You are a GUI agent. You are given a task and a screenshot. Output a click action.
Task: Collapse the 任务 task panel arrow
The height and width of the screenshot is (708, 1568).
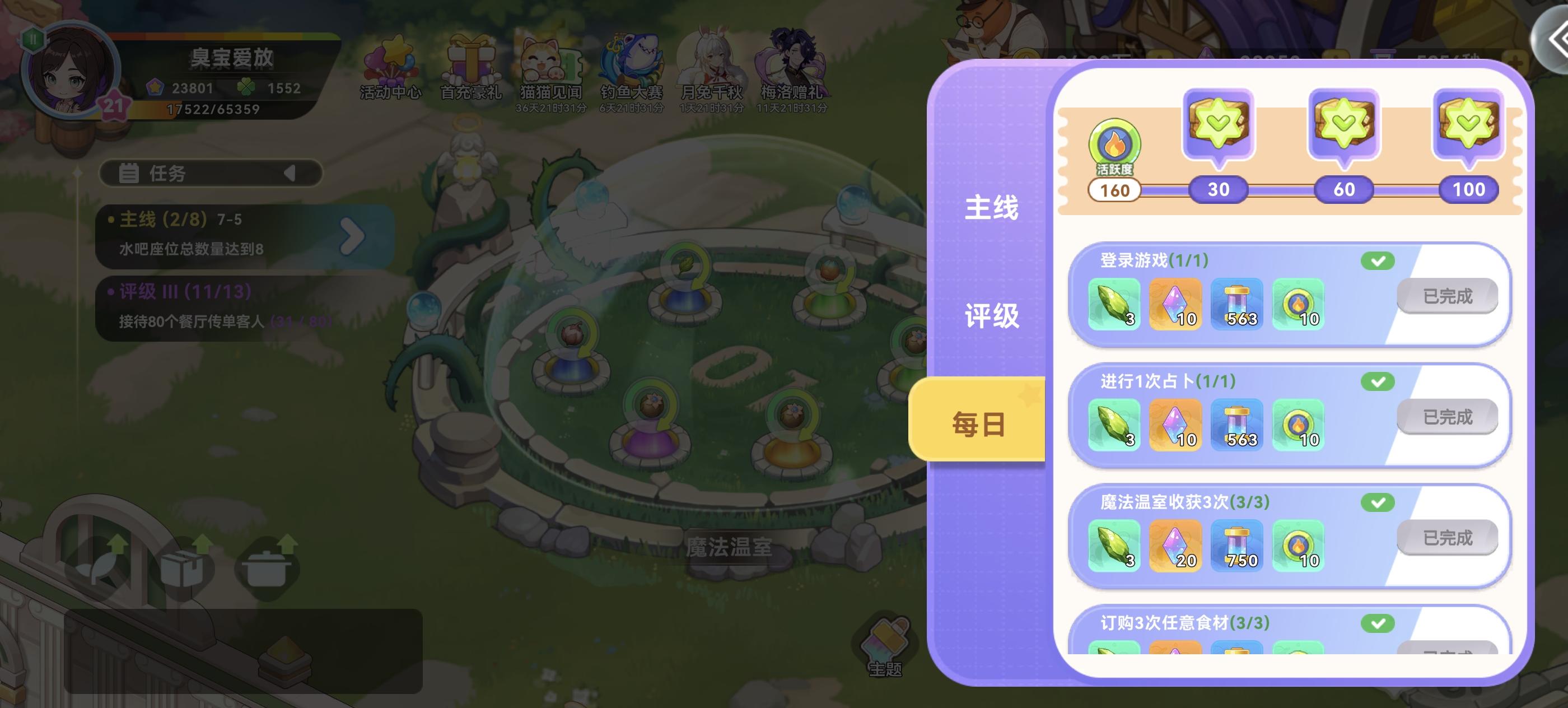click(289, 173)
